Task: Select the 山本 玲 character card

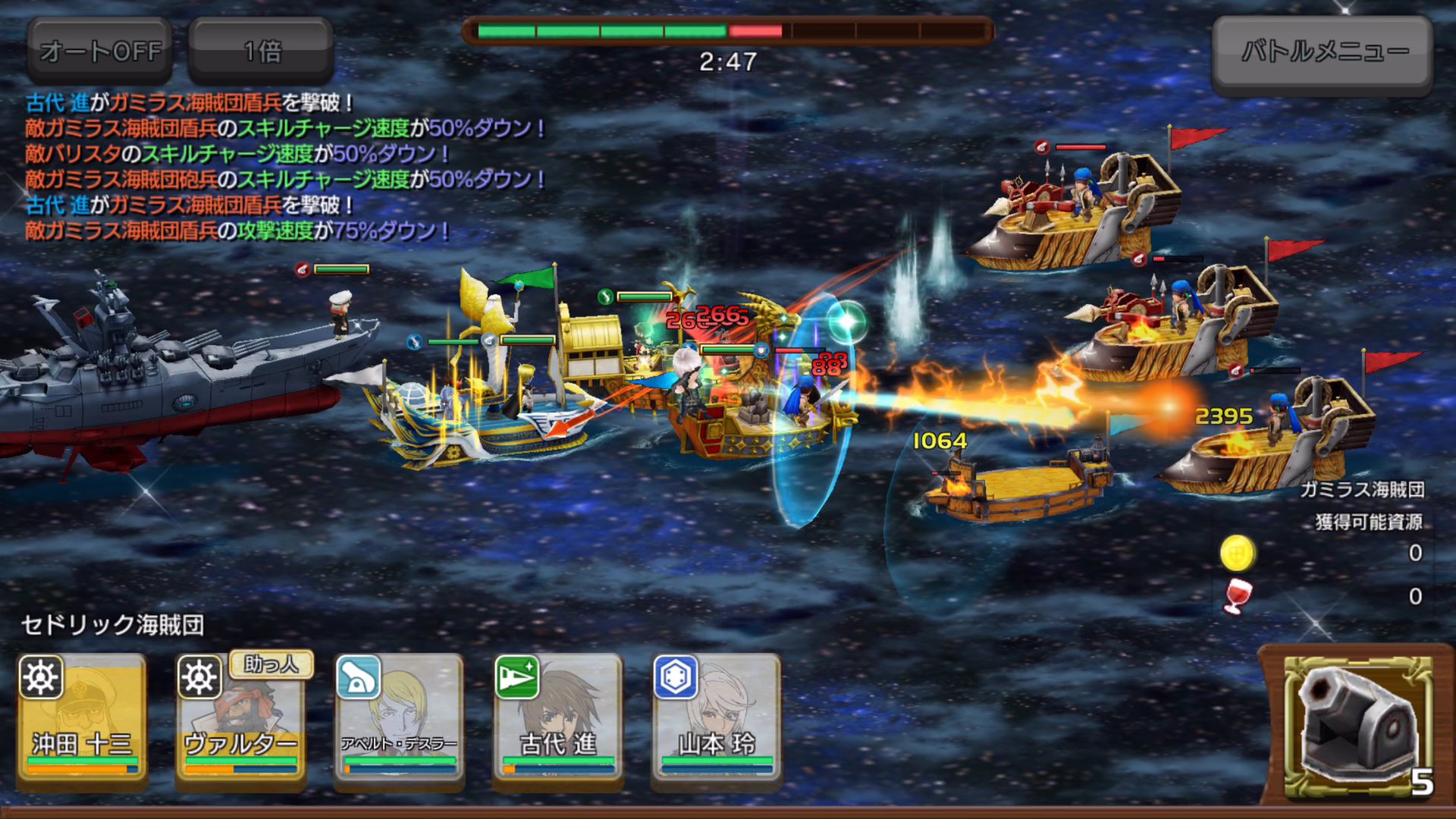Action: pyautogui.click(x=716, y=718)
